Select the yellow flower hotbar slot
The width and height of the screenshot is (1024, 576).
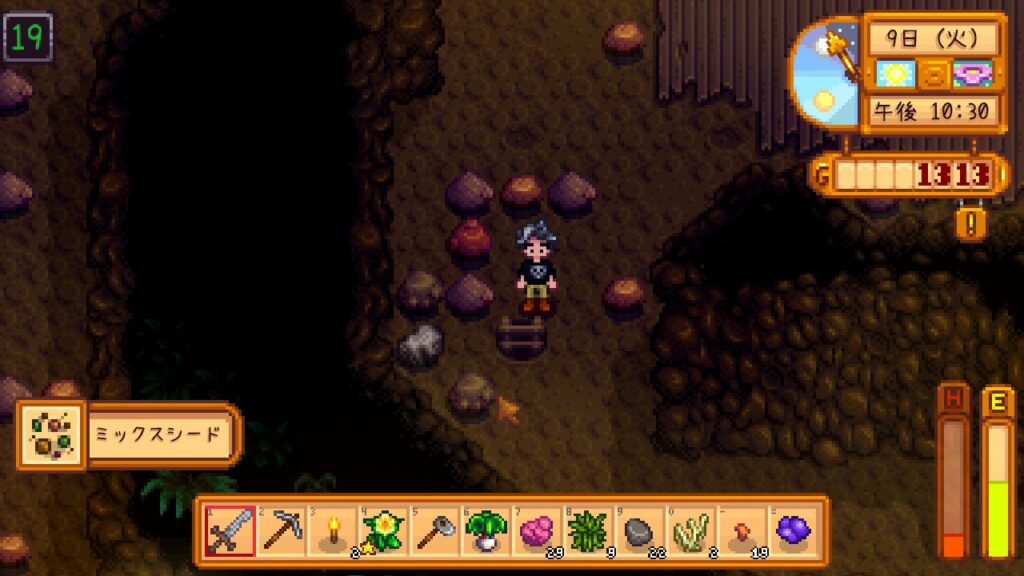385,531
